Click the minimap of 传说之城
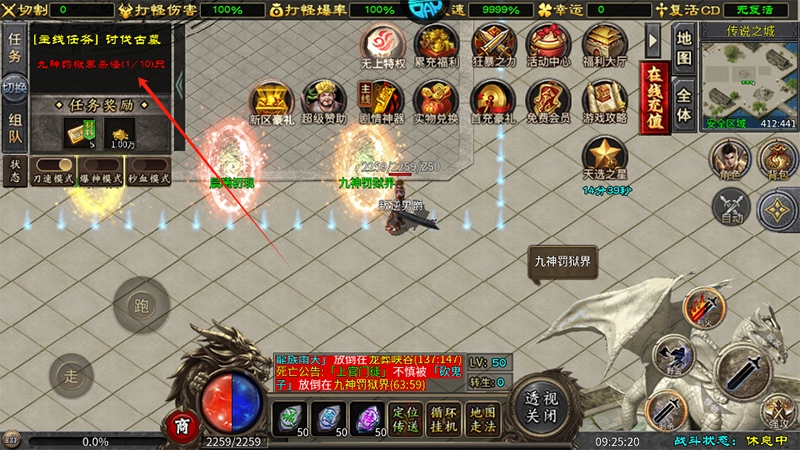The width and height of the screenshot is (800, 450). (x=748, y=78)
